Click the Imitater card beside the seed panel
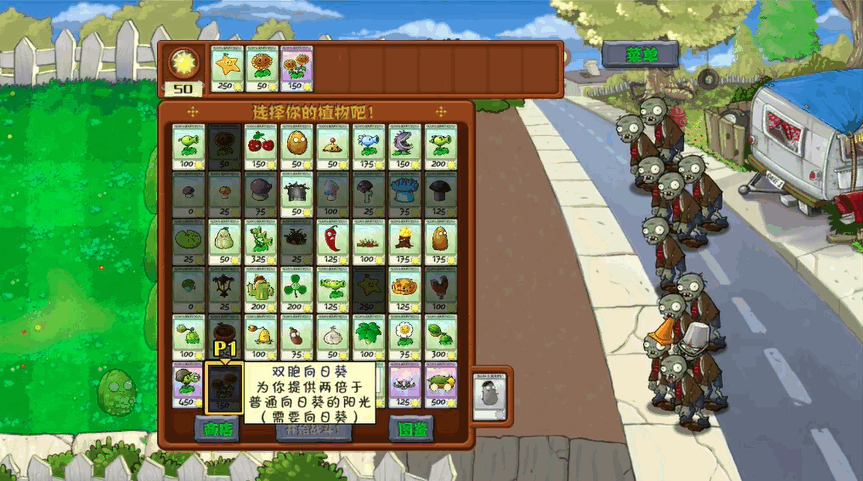 tap(488, 393)
